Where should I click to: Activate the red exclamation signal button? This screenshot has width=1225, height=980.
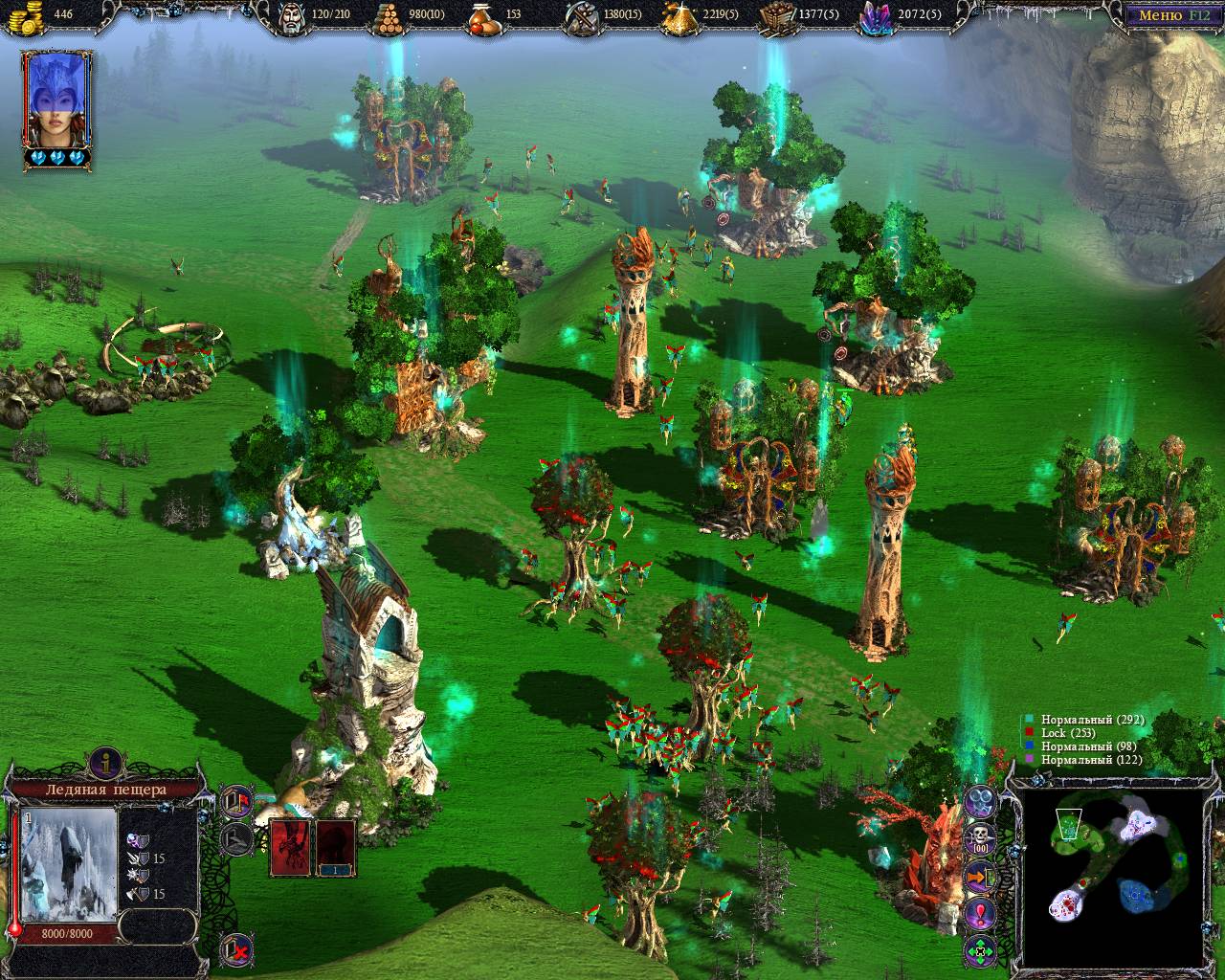pos(980,913)
